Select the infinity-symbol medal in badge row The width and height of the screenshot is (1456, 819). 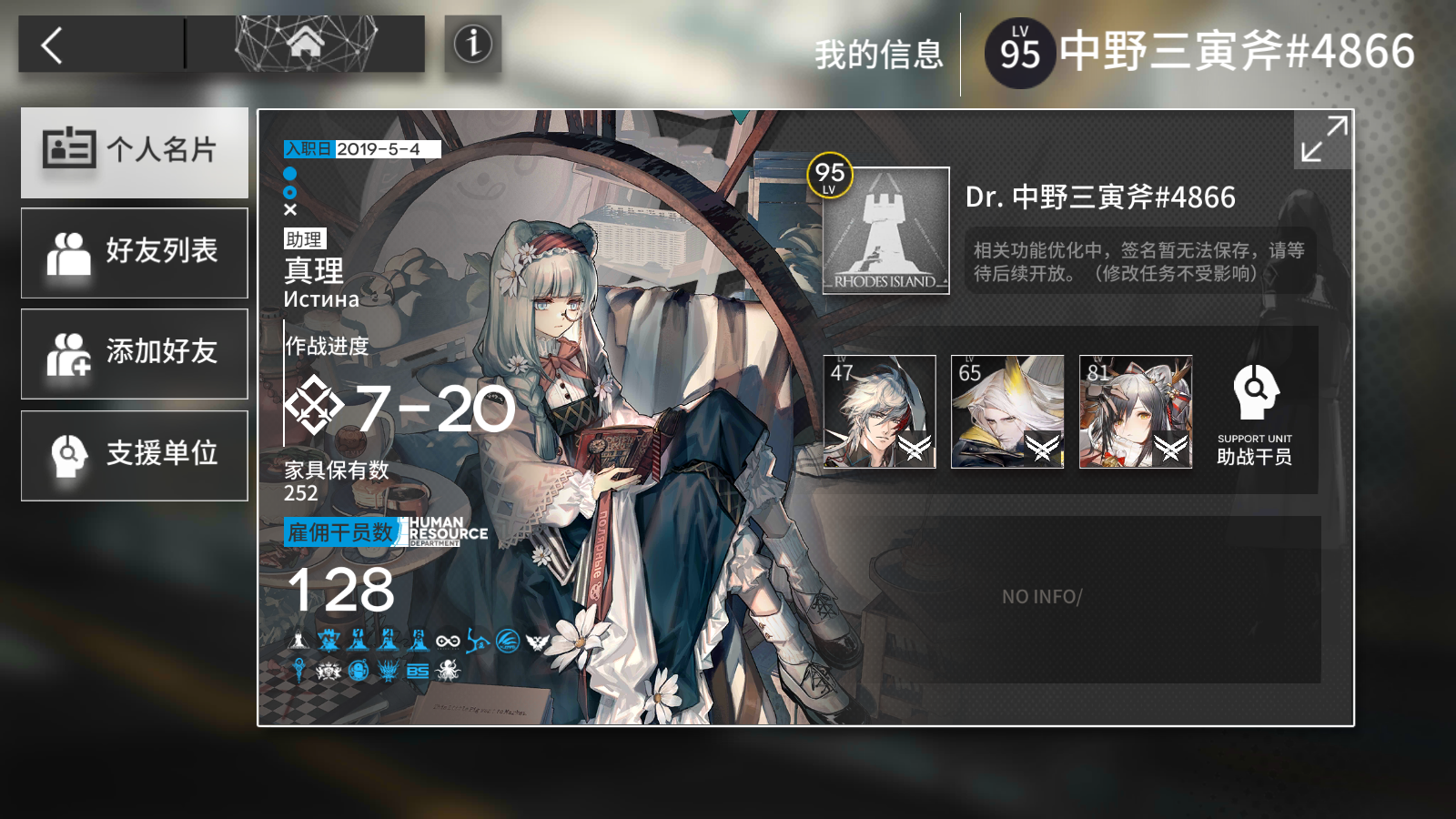coord(448,640)
